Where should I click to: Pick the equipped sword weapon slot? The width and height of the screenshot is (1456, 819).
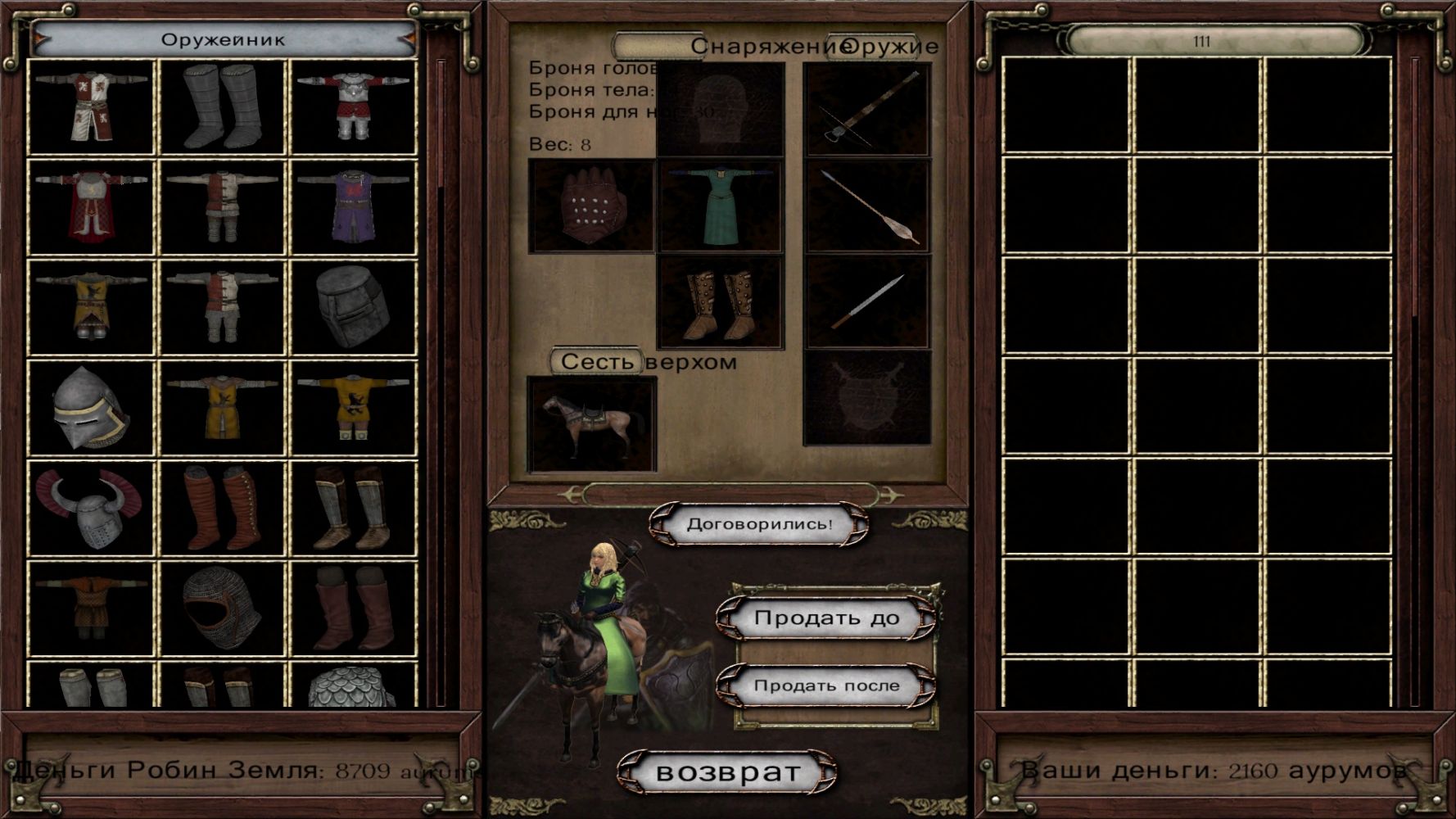(867, 303)
